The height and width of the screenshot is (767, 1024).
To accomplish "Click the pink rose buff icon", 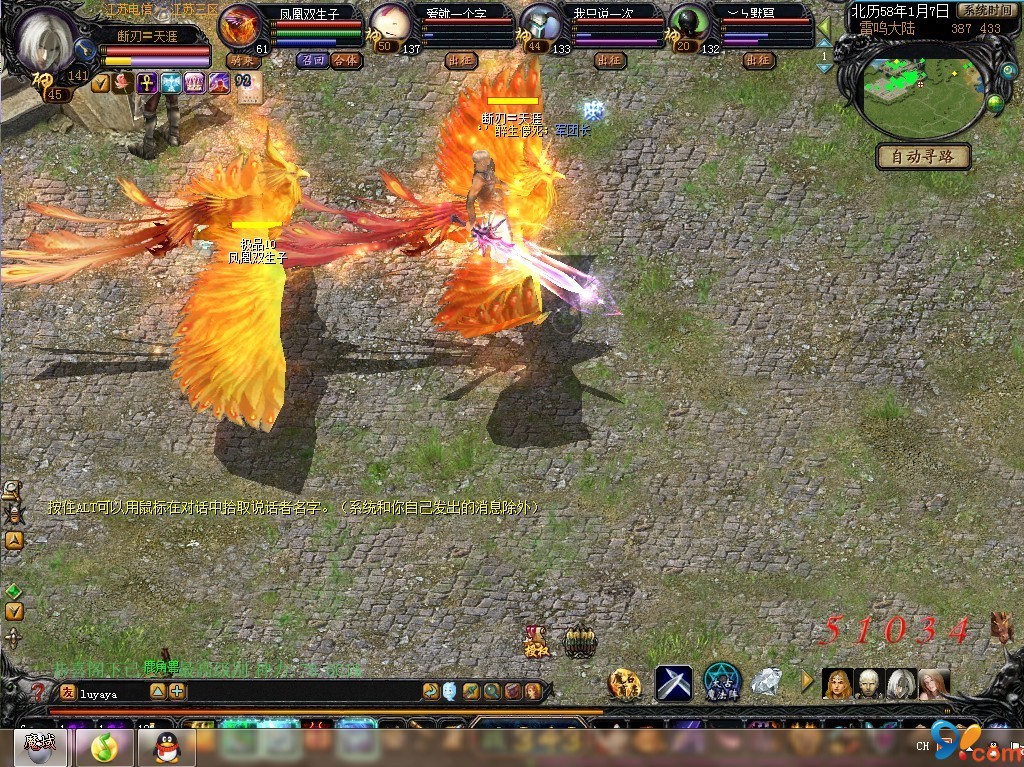I will coord(123,84).
